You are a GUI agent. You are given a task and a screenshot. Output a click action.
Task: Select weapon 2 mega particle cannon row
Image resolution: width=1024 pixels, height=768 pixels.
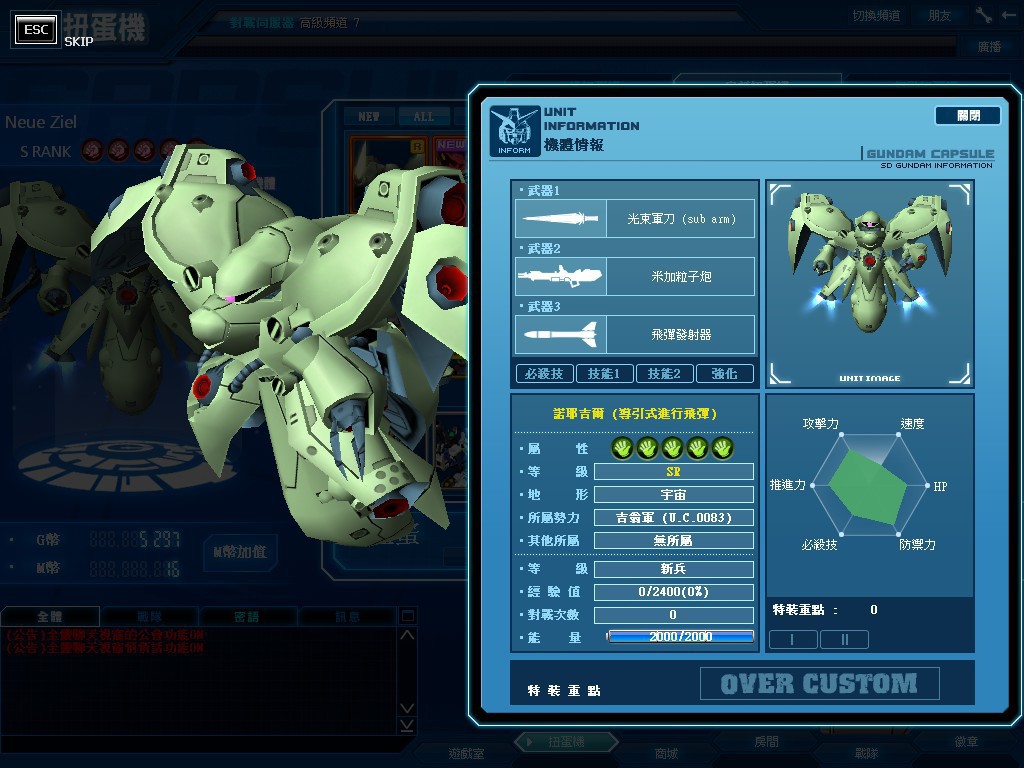coord(635,276)
